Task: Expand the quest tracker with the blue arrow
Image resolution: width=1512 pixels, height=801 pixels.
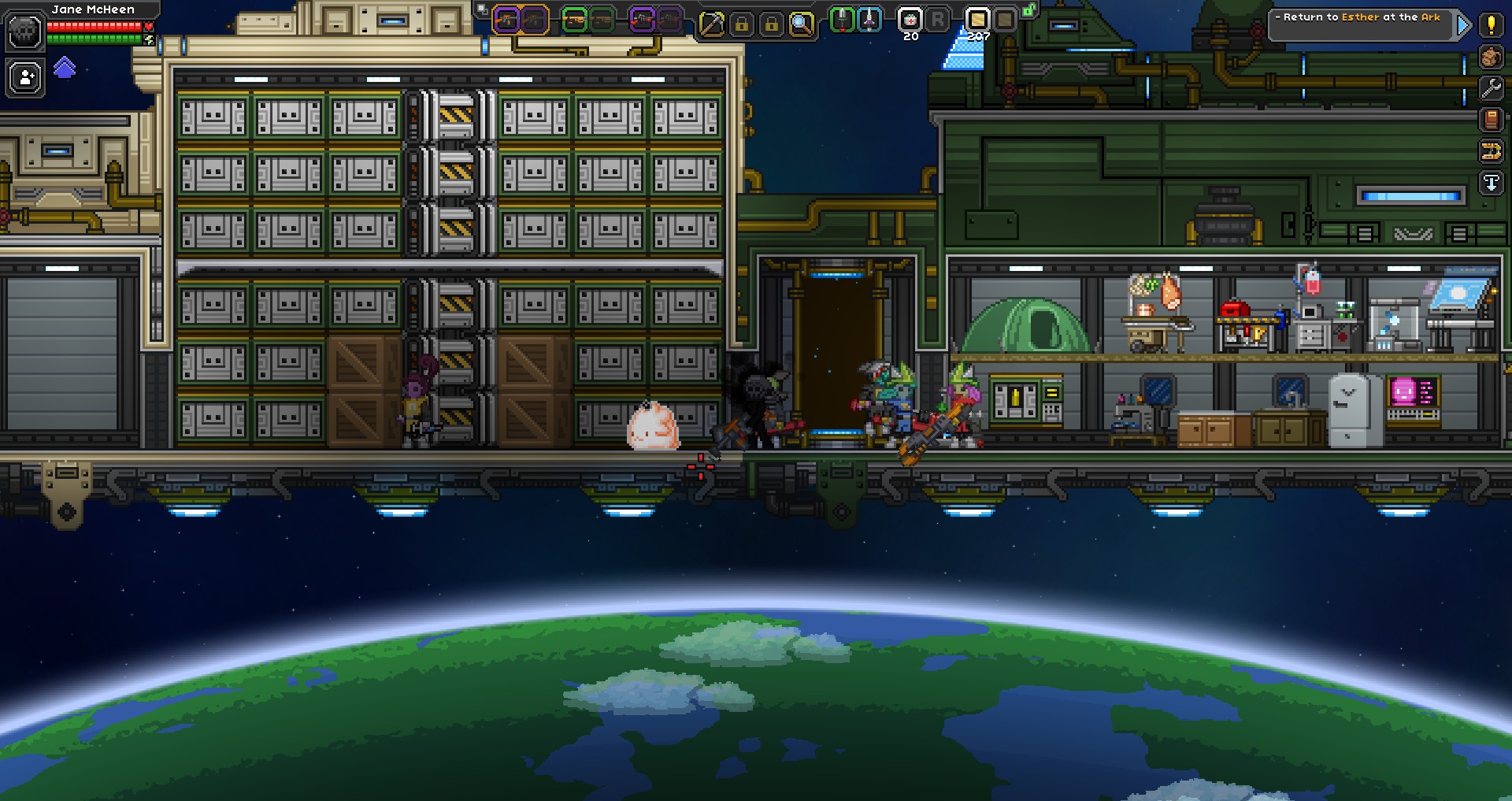Action: pyautogui.click(x=1464, y=24)
